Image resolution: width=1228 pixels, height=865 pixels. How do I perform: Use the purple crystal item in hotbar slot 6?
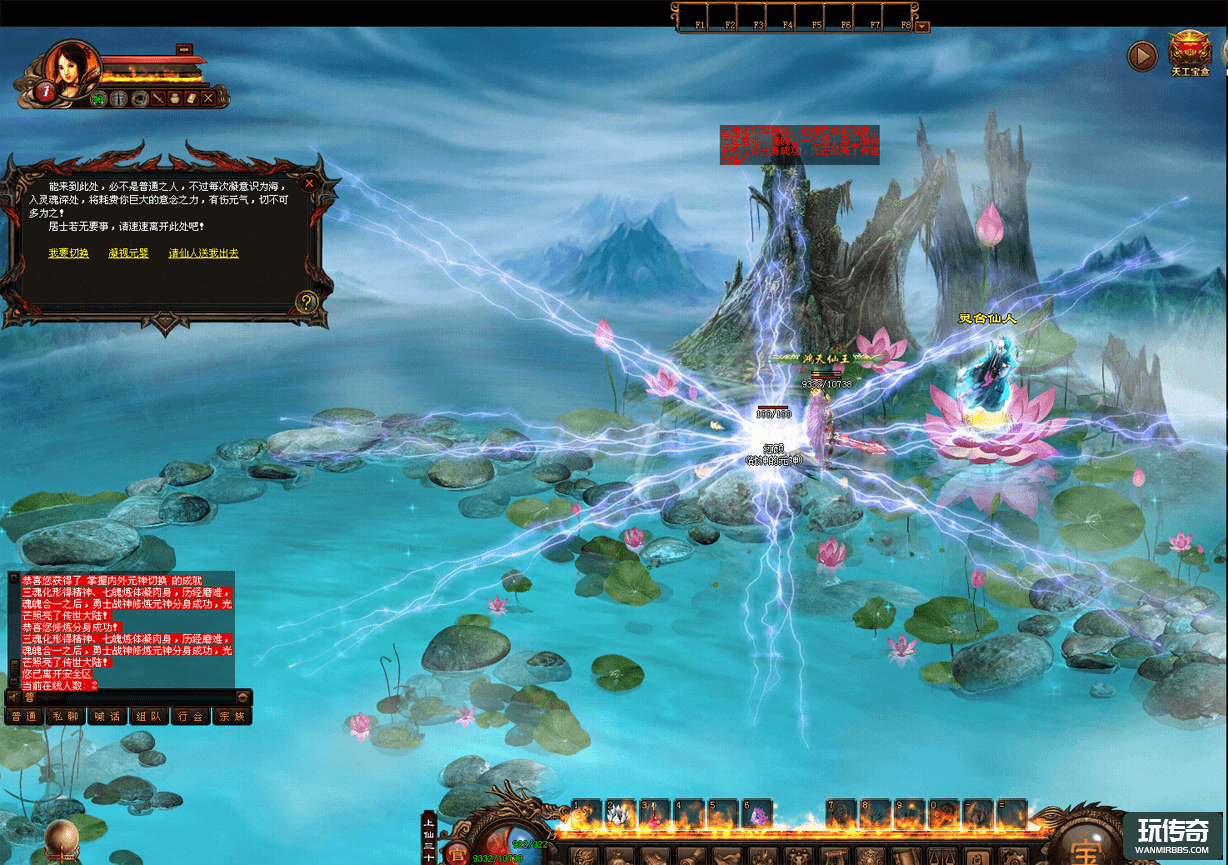pos(757,813)
